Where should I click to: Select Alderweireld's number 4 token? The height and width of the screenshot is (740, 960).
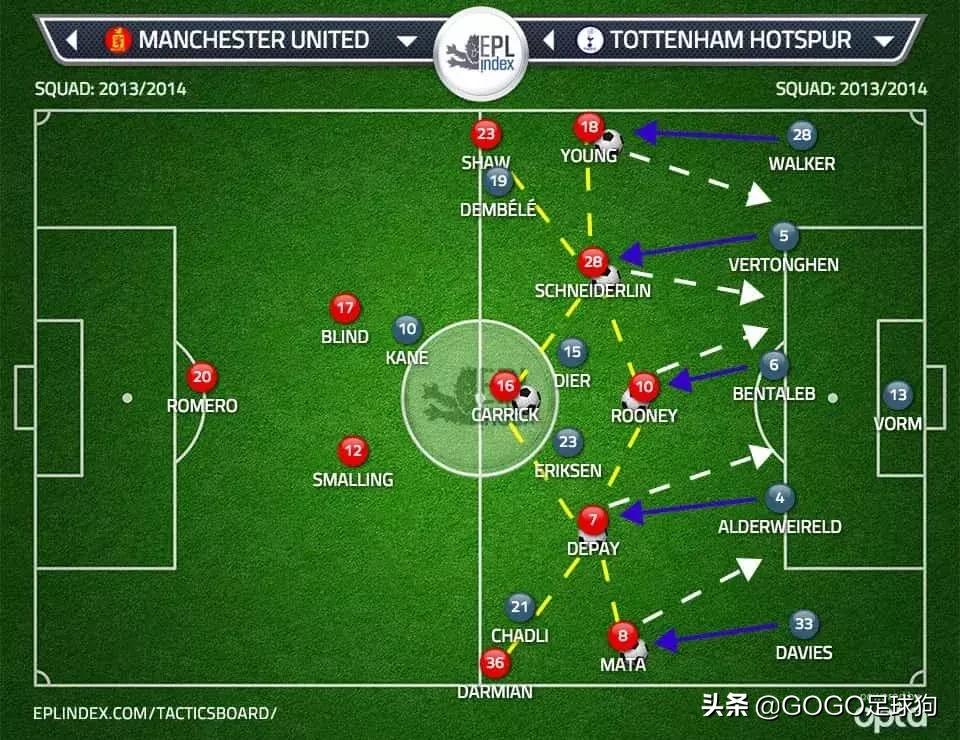pyautogui.click(x=780, y=497)
